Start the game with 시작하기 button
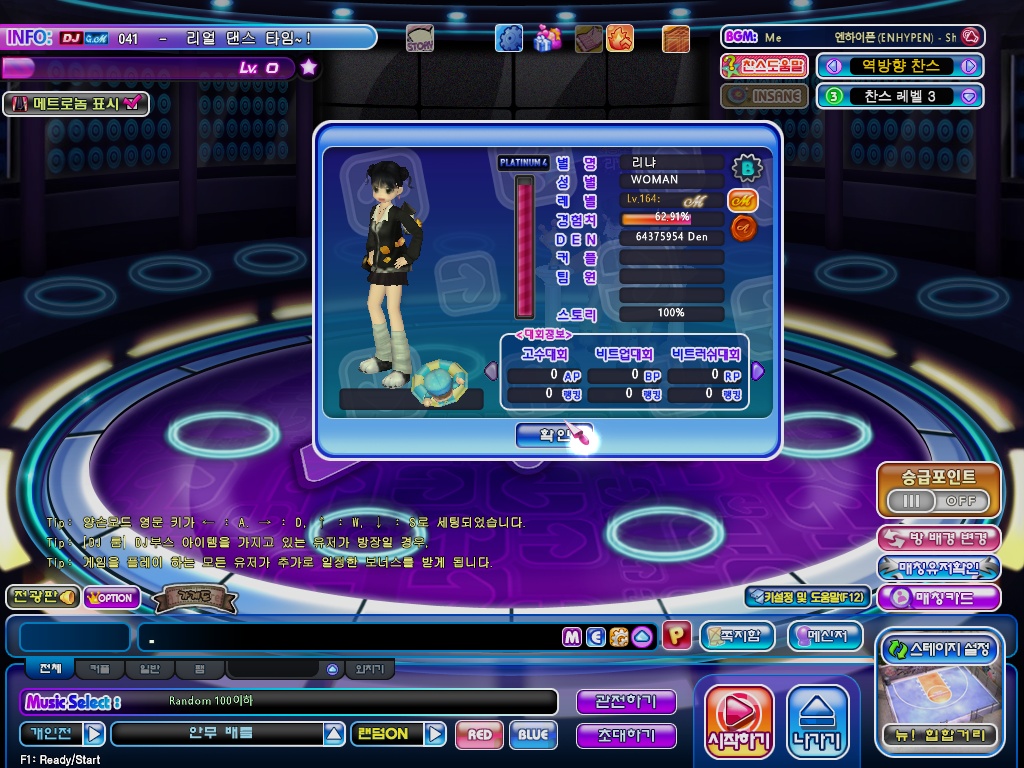This screenshot has height=768, width=1024. click(739, 721)
